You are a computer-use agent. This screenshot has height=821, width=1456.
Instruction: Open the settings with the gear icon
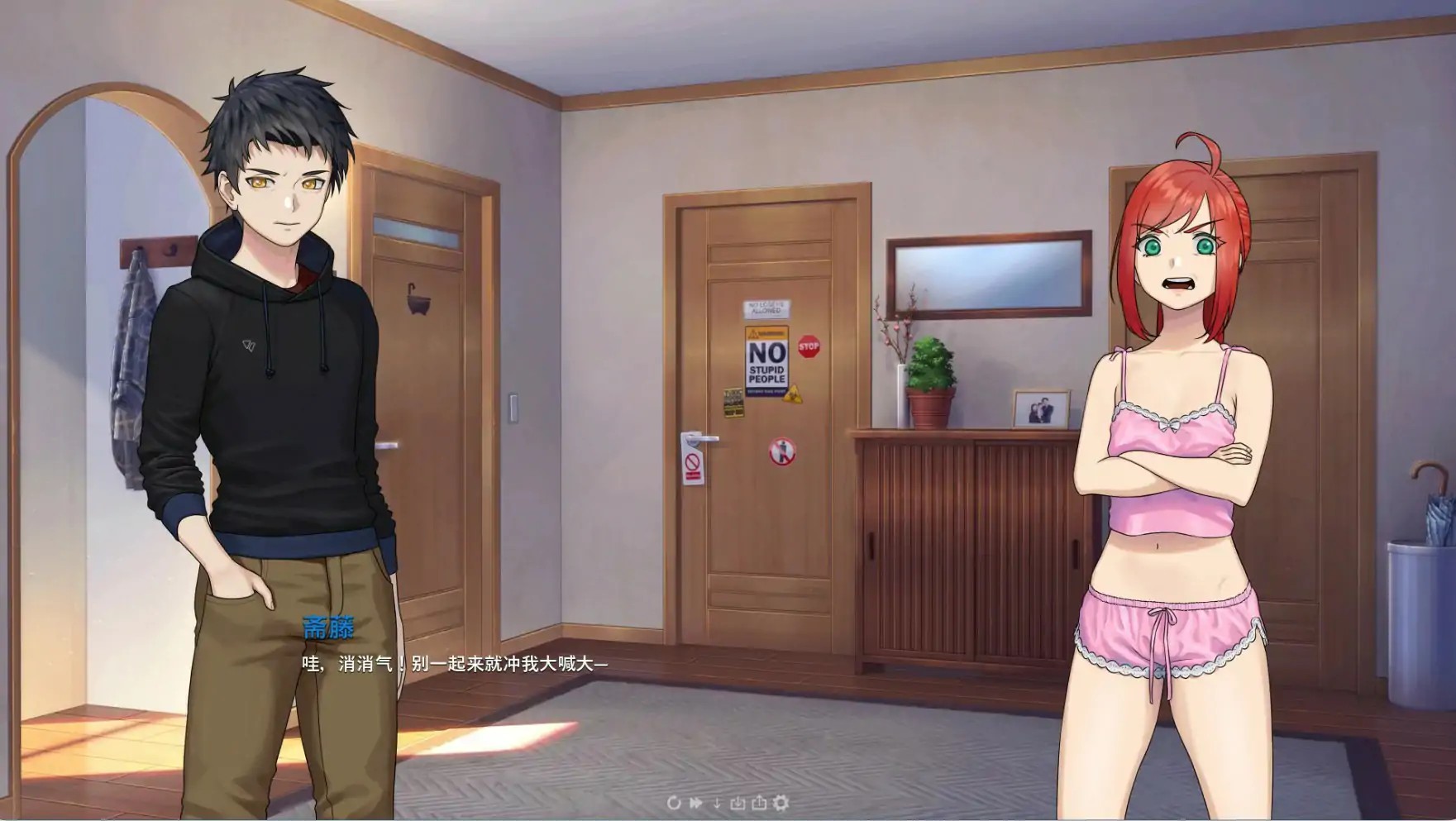[x=780, y=803]
